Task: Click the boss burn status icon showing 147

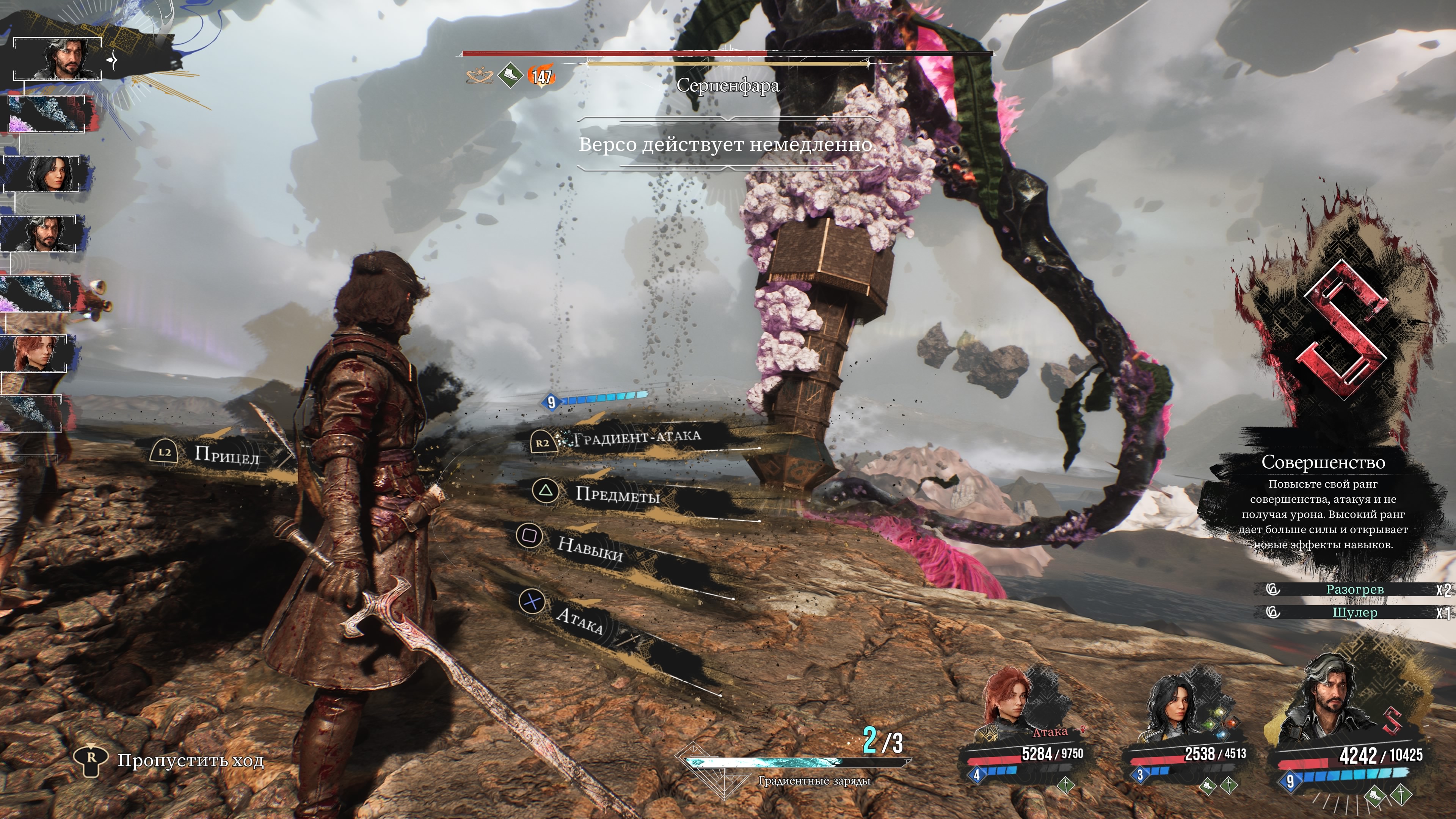Action: 541,76
